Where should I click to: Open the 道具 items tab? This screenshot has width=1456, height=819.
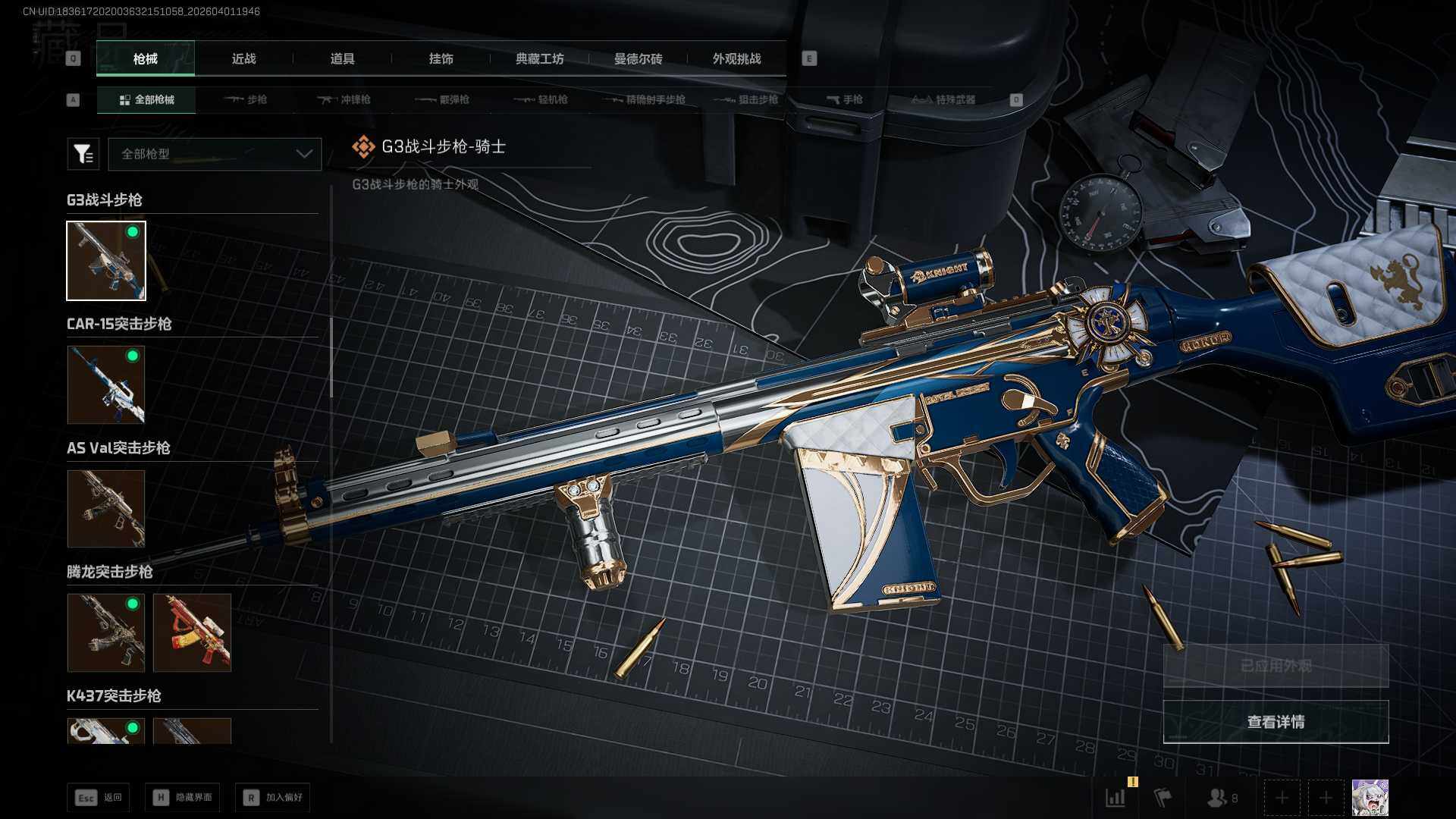click(342, 58)
